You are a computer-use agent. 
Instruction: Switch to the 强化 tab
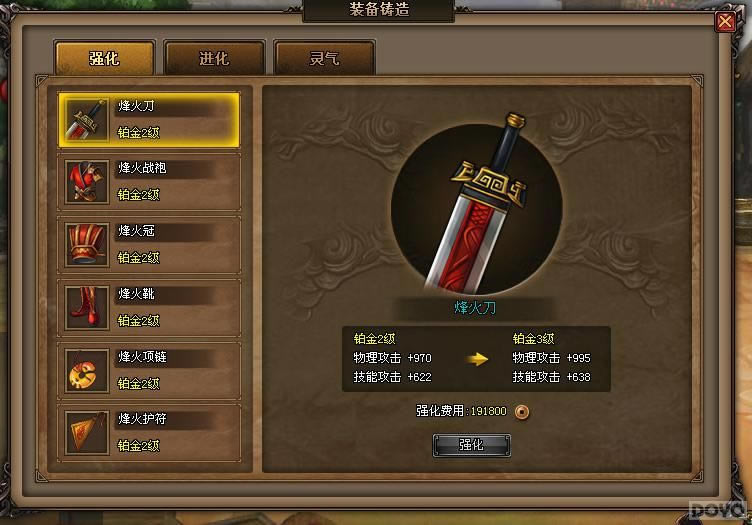[x=104, y=58]
